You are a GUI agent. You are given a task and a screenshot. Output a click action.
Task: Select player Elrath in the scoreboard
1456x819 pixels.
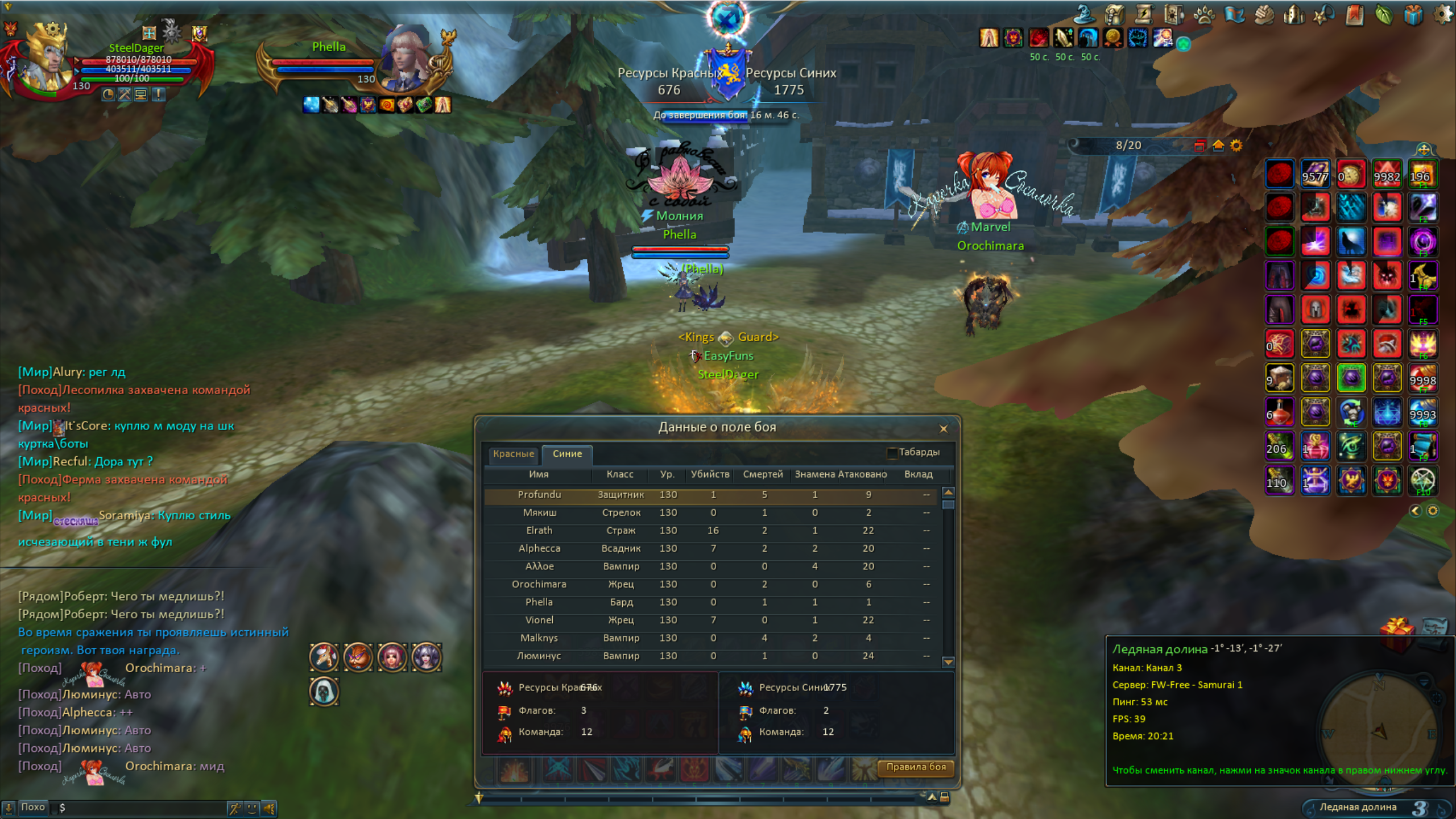(539, 531)
